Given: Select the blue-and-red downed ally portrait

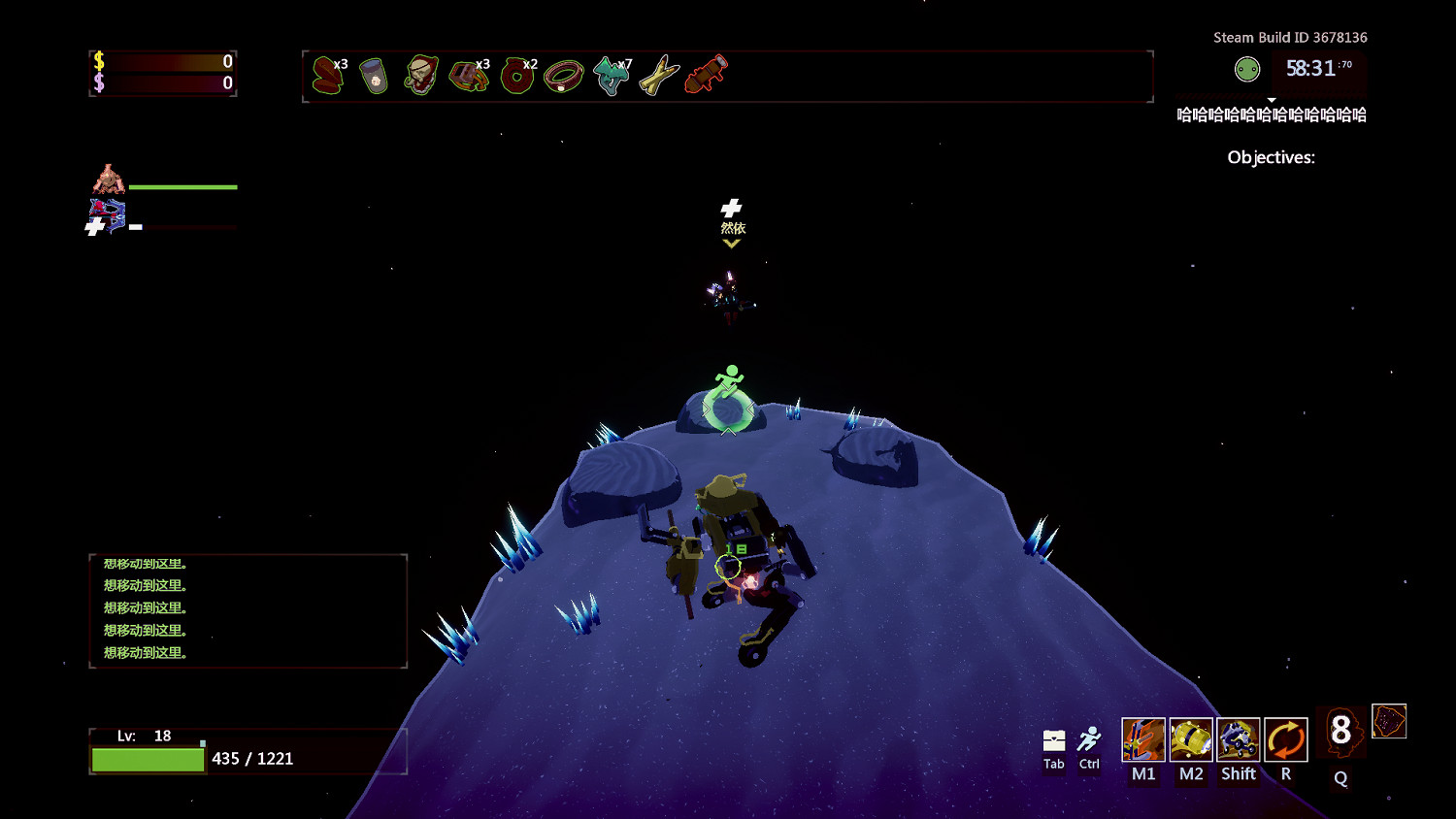Looking at the screenshot, I should tap(108, 215).
